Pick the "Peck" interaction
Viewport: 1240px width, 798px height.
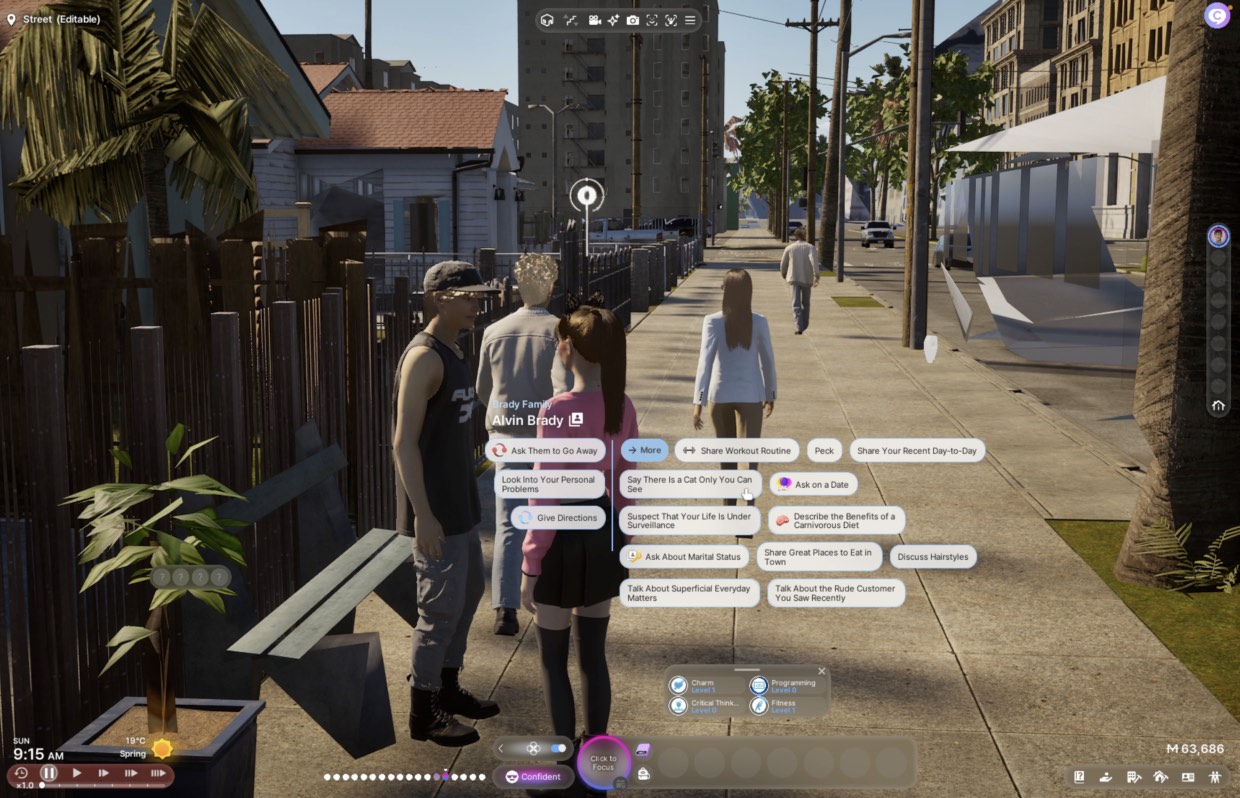(824, 451)
